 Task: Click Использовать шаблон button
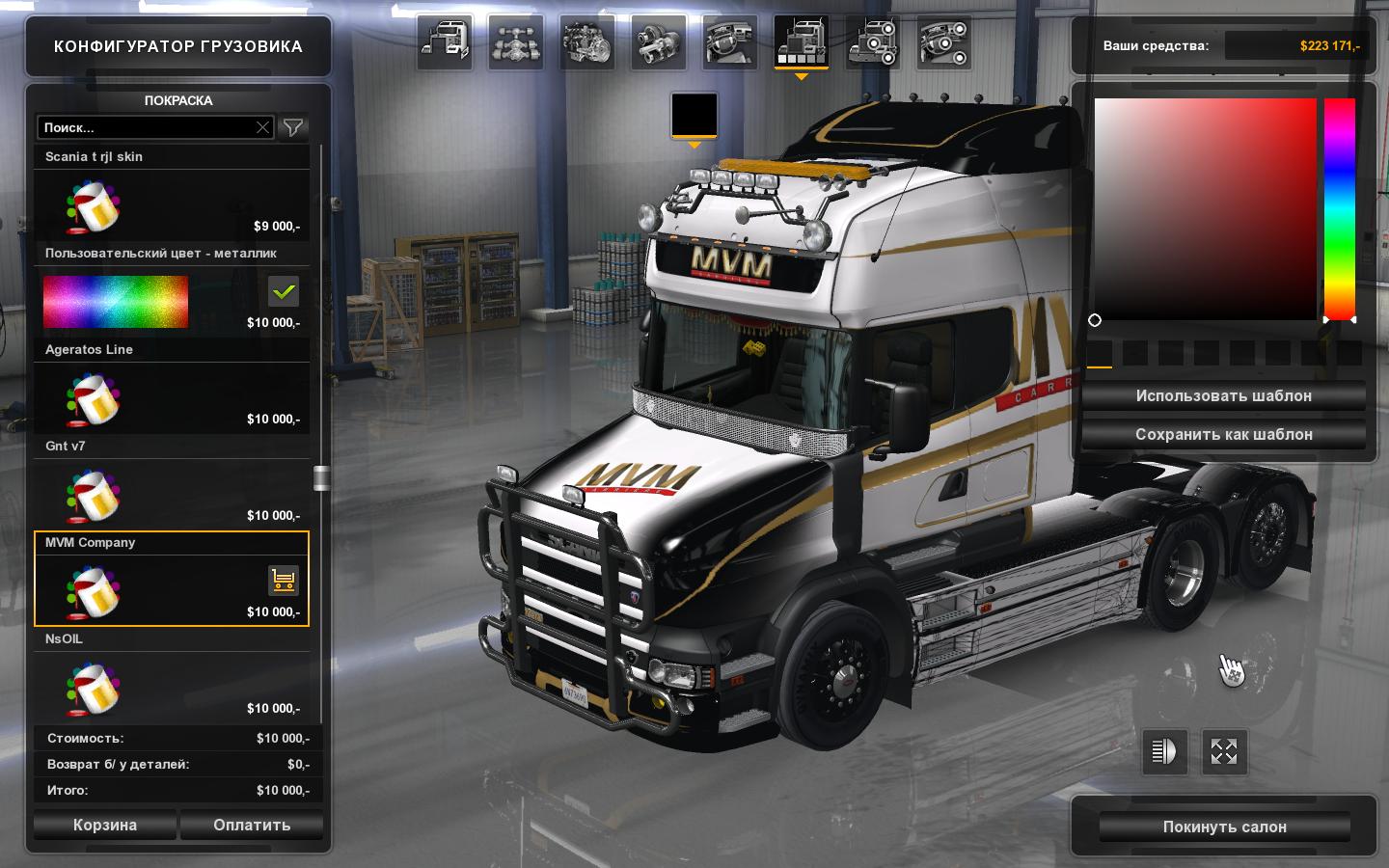click(x=1223, y=396)
